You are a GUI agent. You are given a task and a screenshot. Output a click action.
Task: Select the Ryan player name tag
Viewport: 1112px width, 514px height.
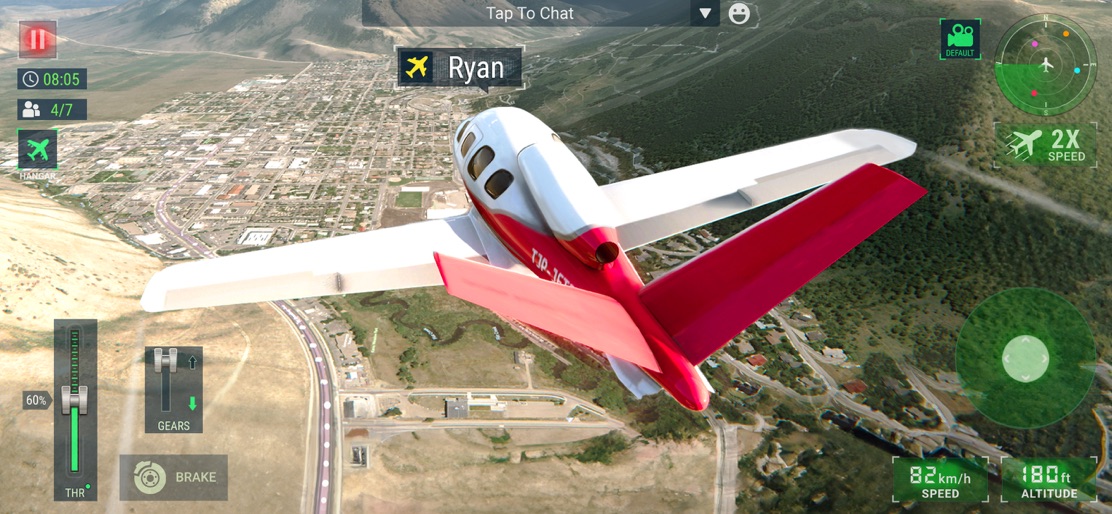point(460,68)
